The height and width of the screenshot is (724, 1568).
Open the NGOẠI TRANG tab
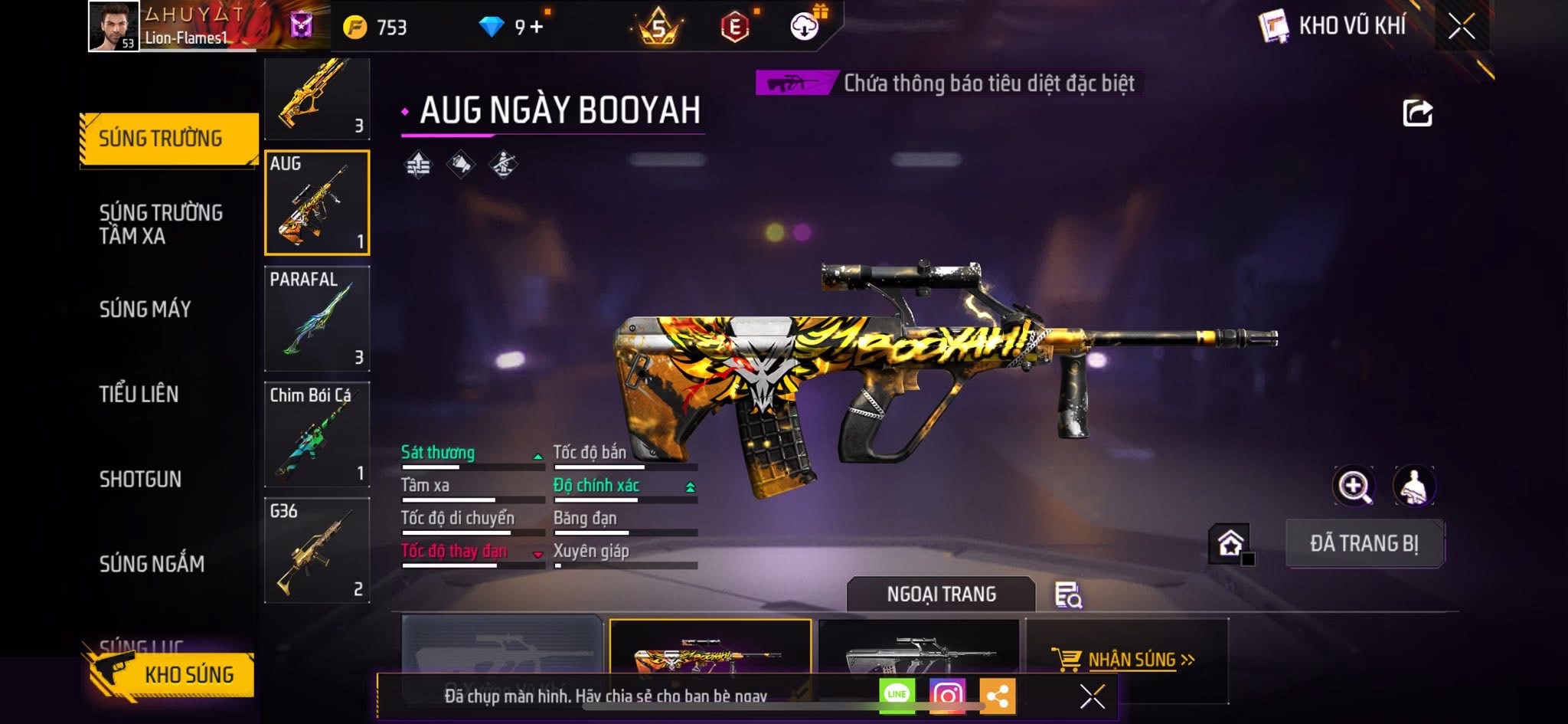coord(941,594)
